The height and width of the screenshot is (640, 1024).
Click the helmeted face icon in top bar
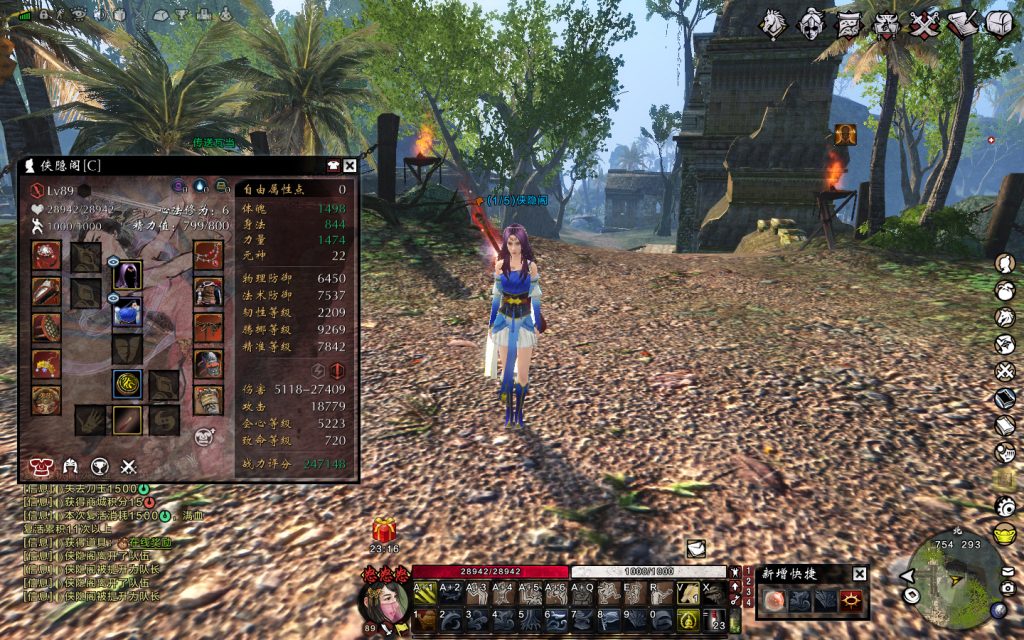[810, 24]
